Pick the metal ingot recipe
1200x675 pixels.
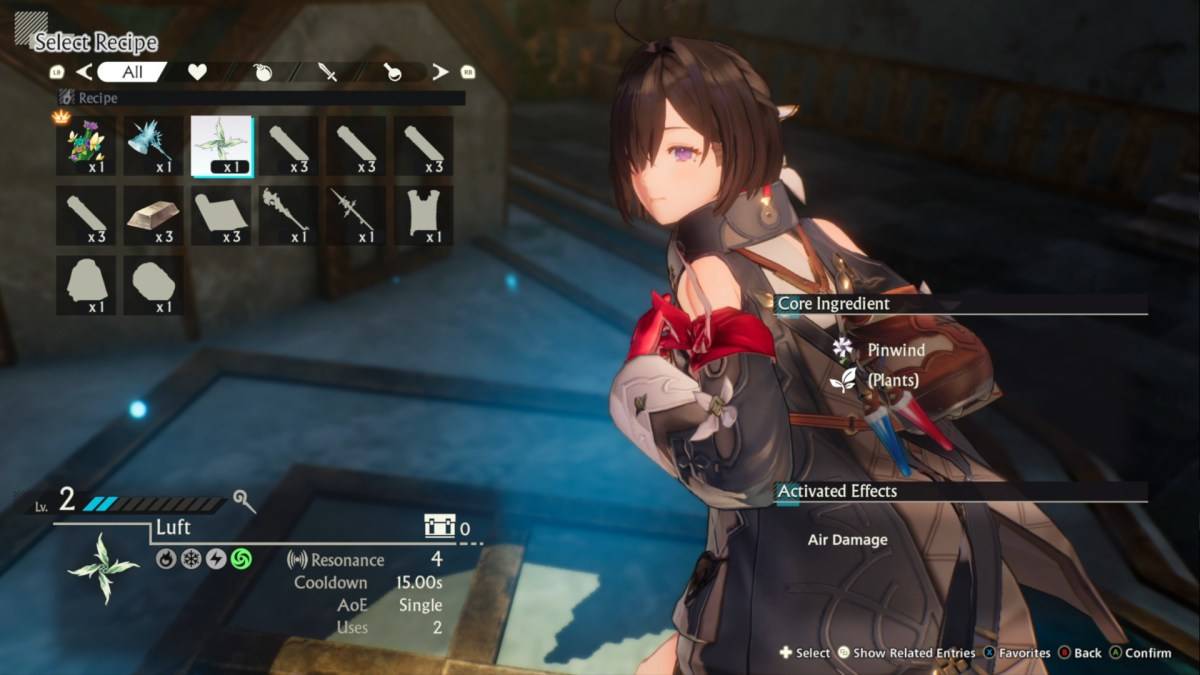[154, 215]
